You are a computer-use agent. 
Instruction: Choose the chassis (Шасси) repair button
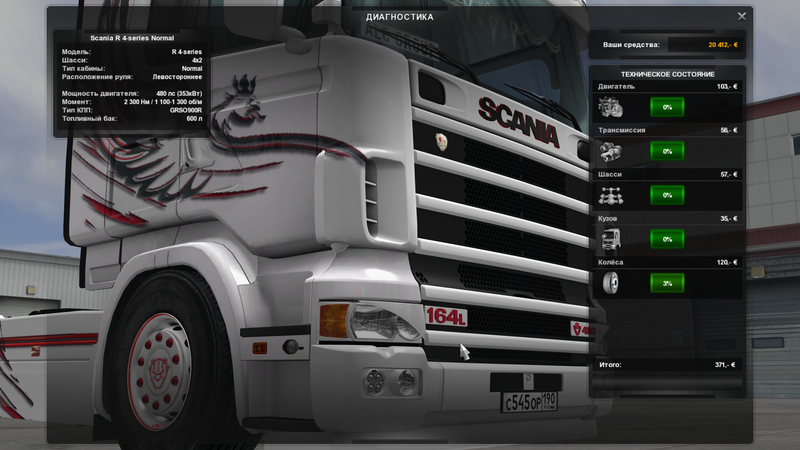(667, 195)
